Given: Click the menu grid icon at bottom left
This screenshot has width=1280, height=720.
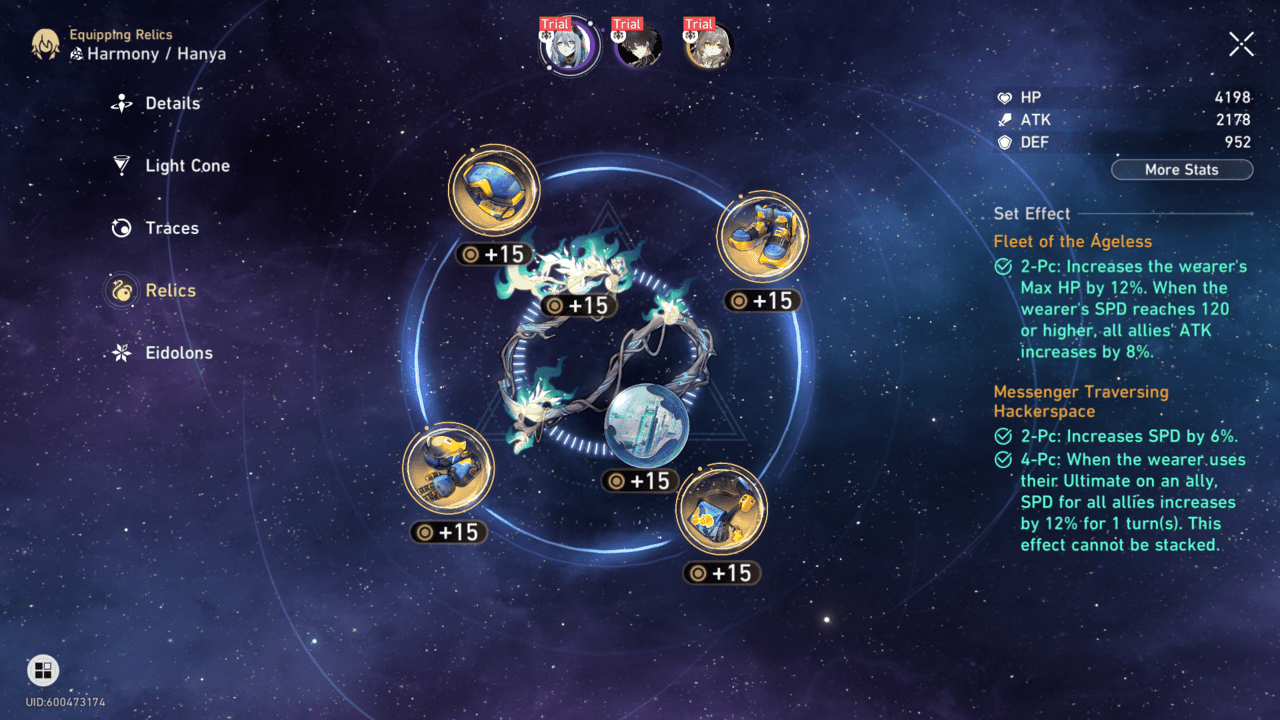Looking at the screenshot, I should (x=41, y=670).
